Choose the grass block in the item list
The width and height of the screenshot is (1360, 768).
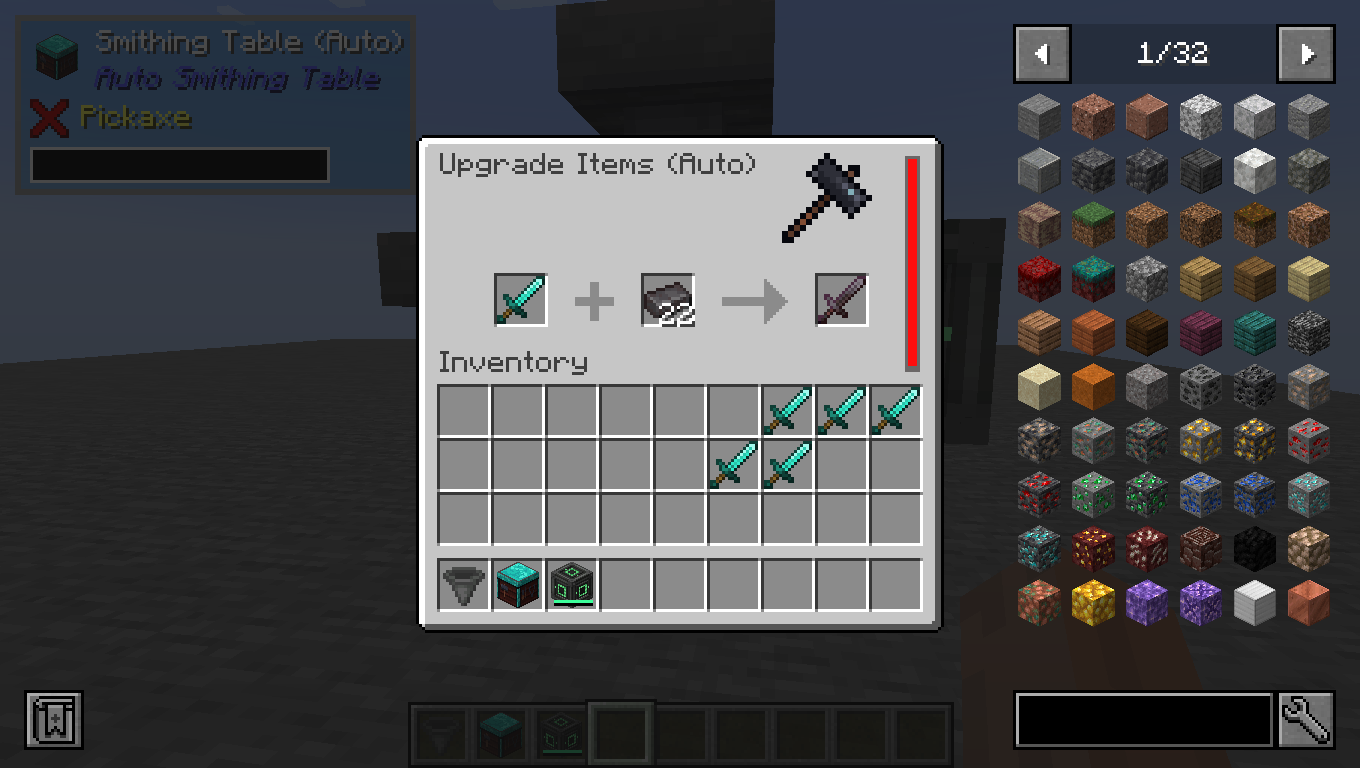1092,225
